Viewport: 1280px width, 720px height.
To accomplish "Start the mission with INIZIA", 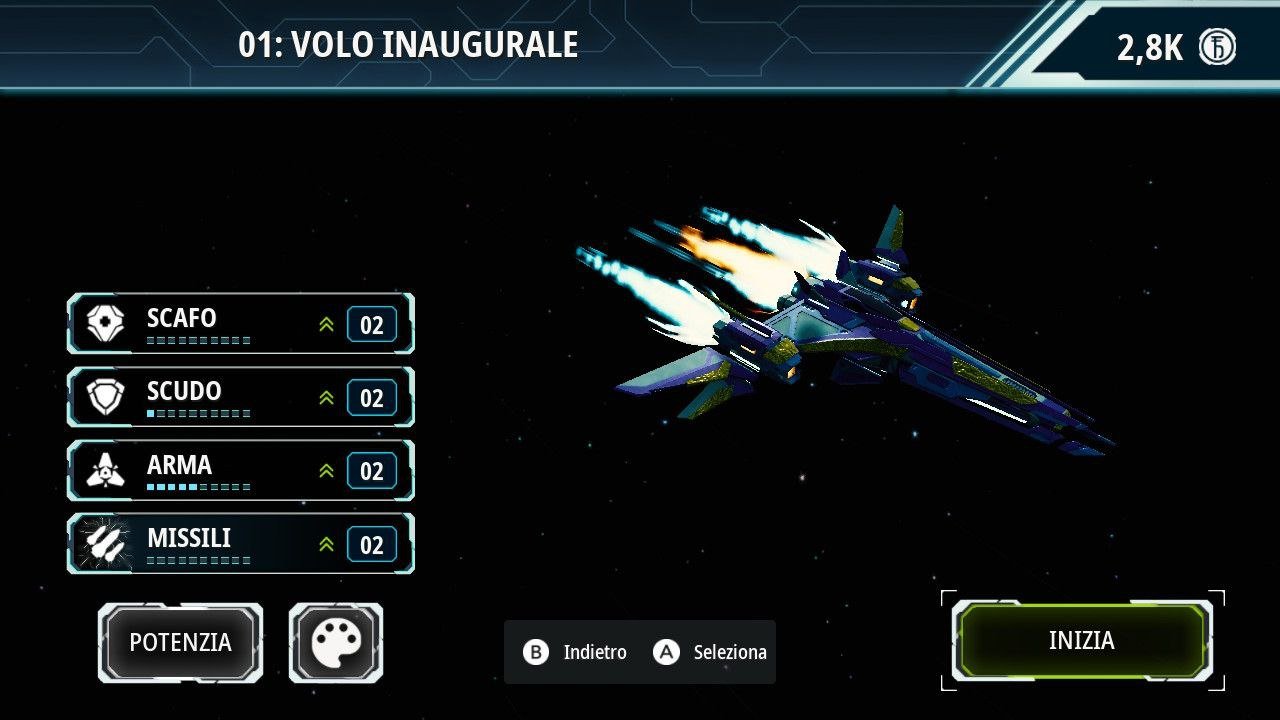I will (1081, 640).
